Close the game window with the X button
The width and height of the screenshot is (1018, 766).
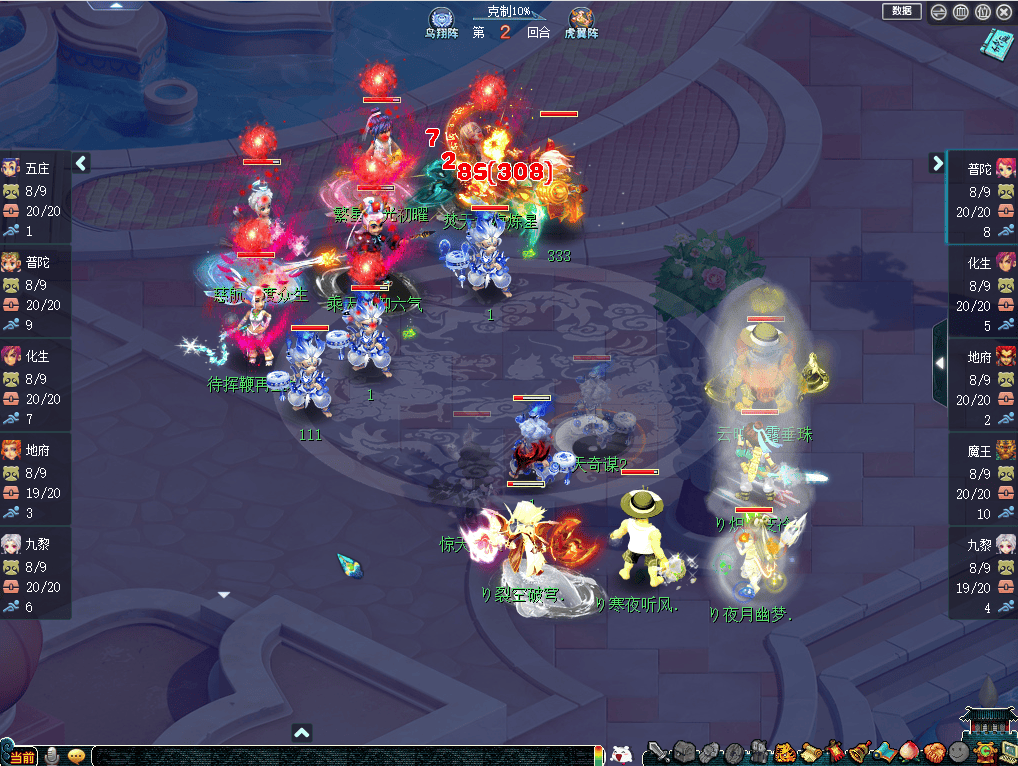(1004, 12)
